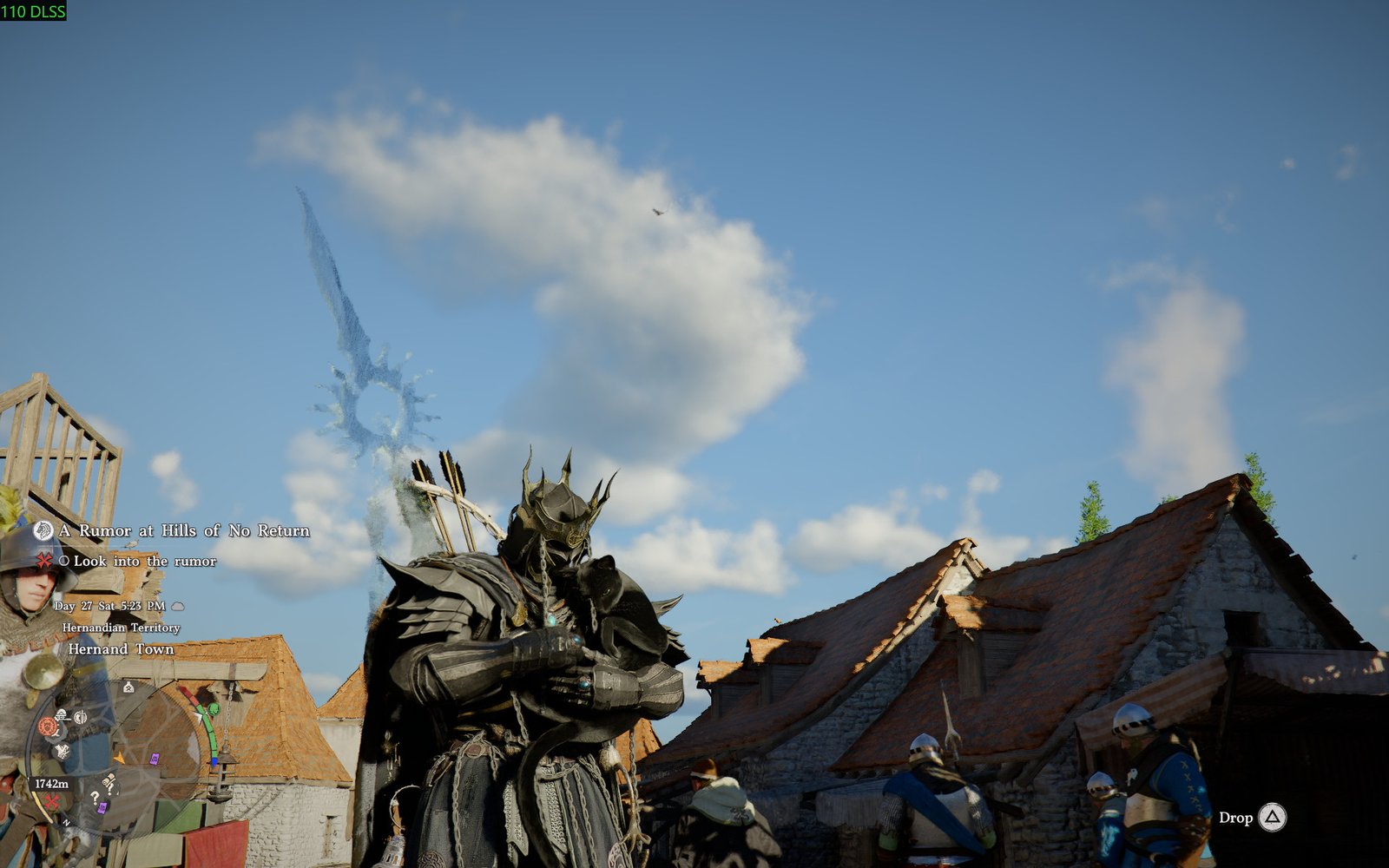Select the "Look into the rumor" objective
Screen dimensions: 1389x868
144,562
